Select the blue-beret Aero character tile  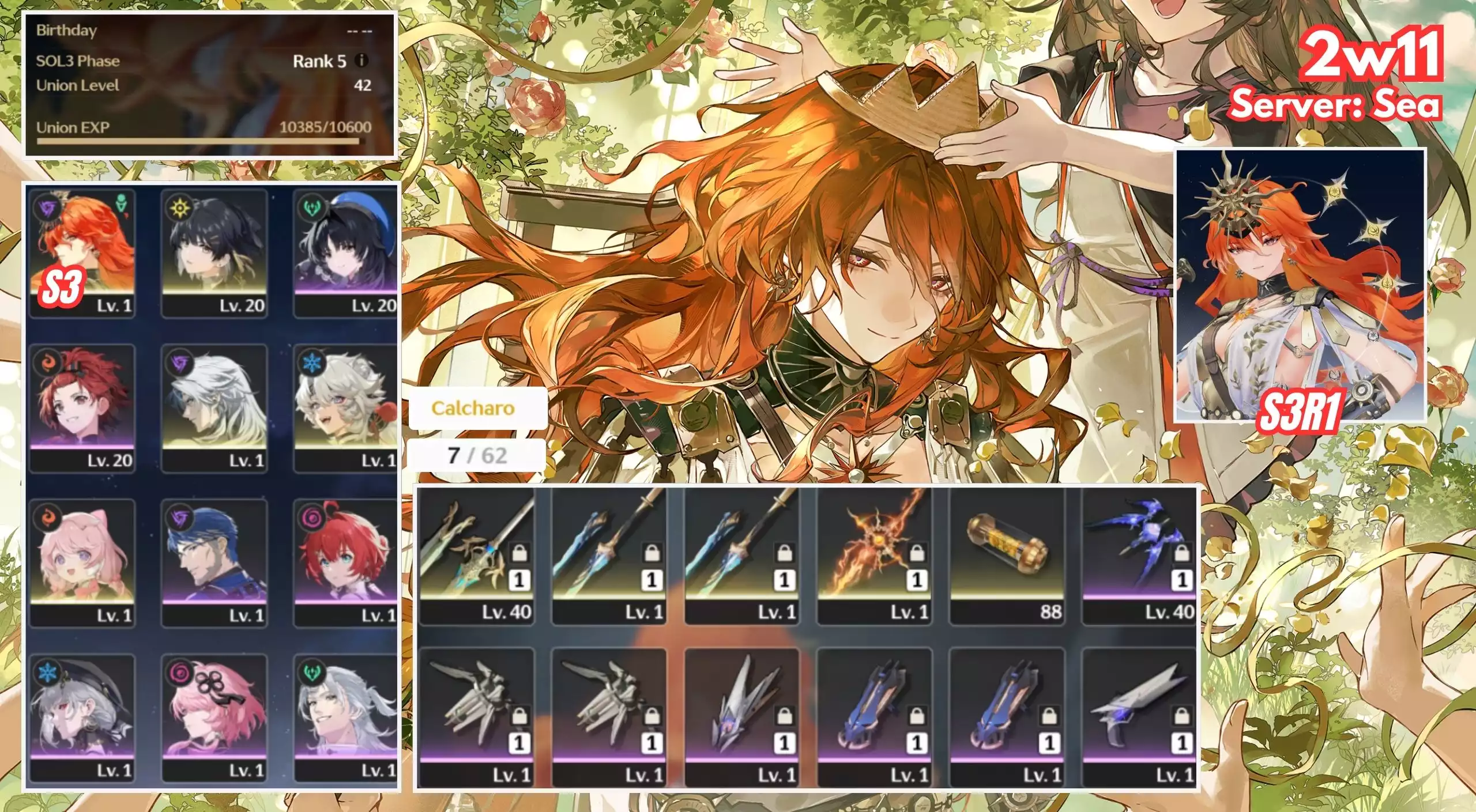pos(345,252)
